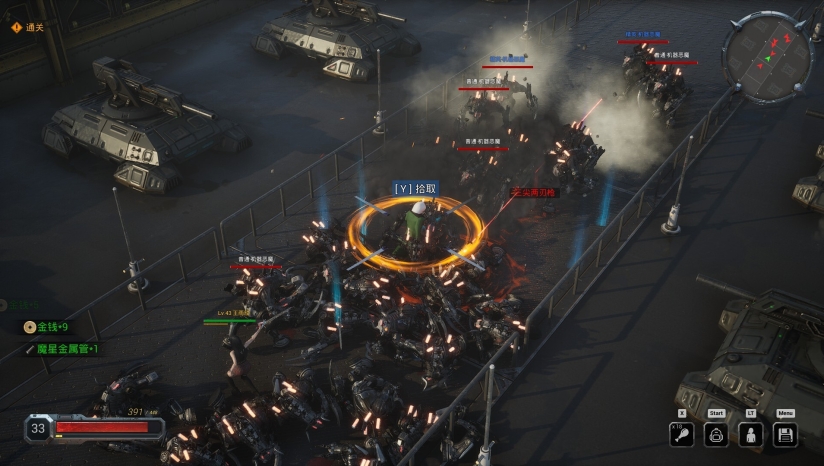The height and width of the screenshot is (466, 824).
Task: Use the drumstick food item
Action: click(x=682, y=434)
